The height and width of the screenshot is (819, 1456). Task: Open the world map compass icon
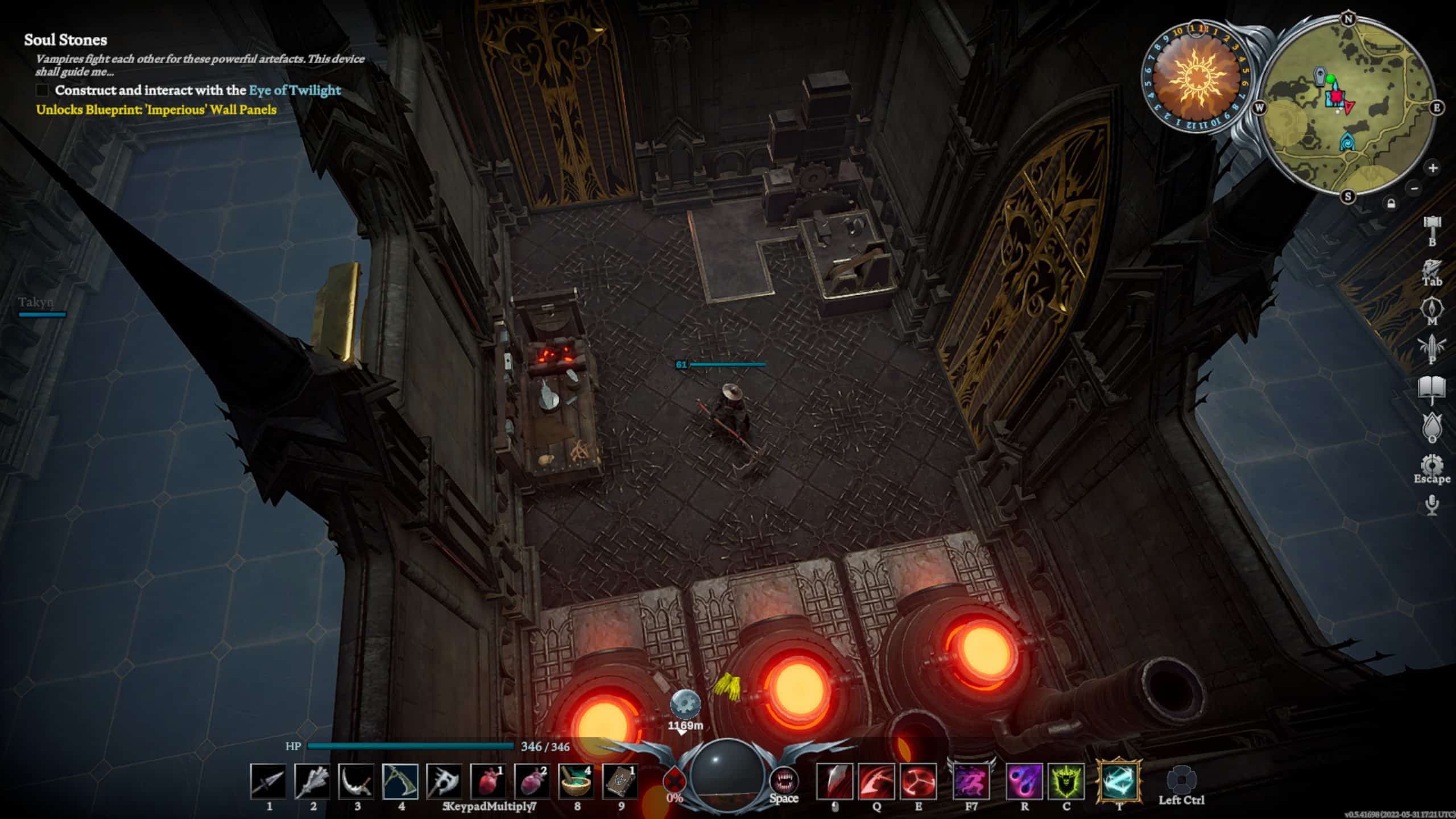(x=1432, y=309)
